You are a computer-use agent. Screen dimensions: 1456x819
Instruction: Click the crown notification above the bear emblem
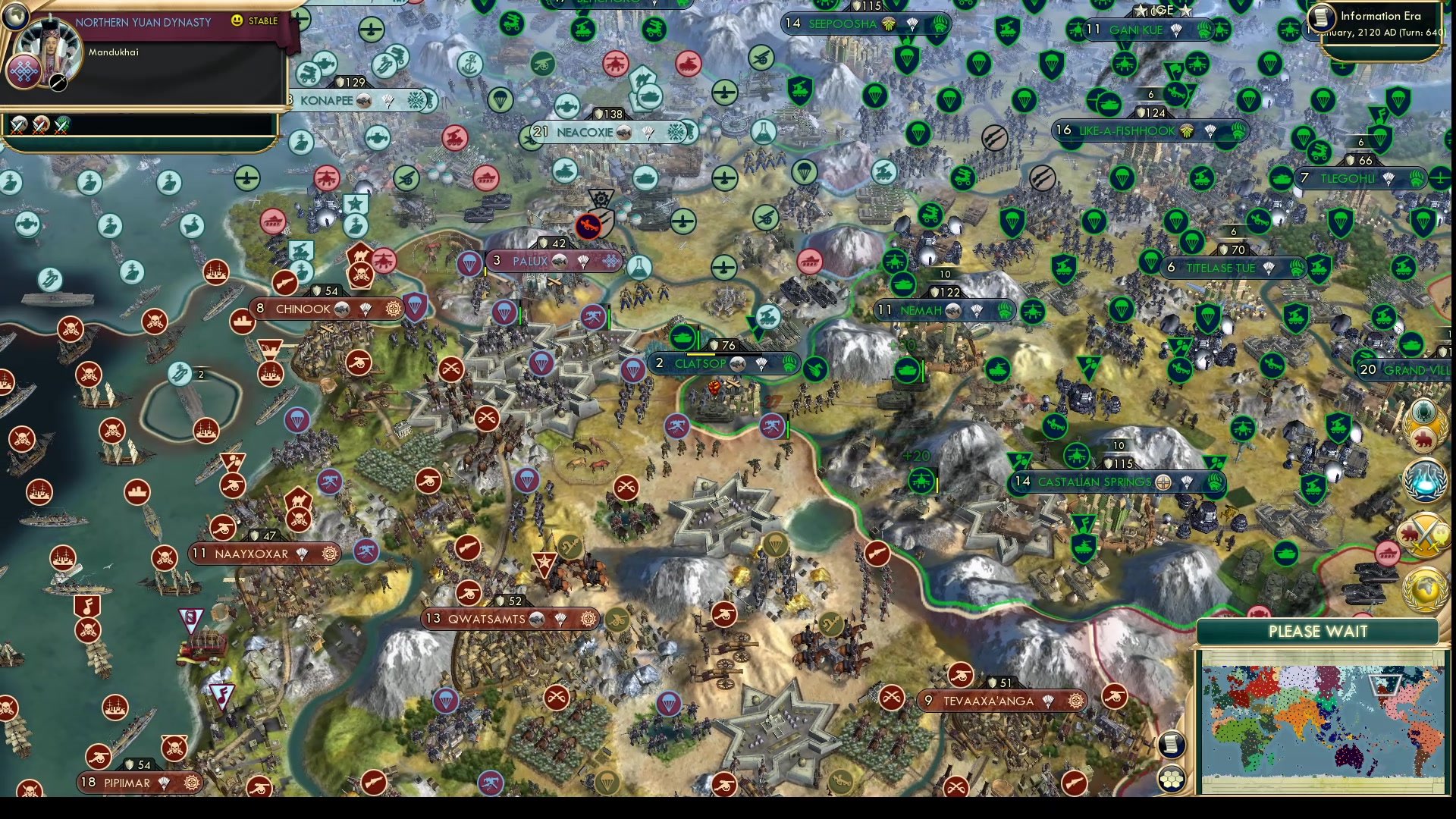click(x=1423, y=412)
